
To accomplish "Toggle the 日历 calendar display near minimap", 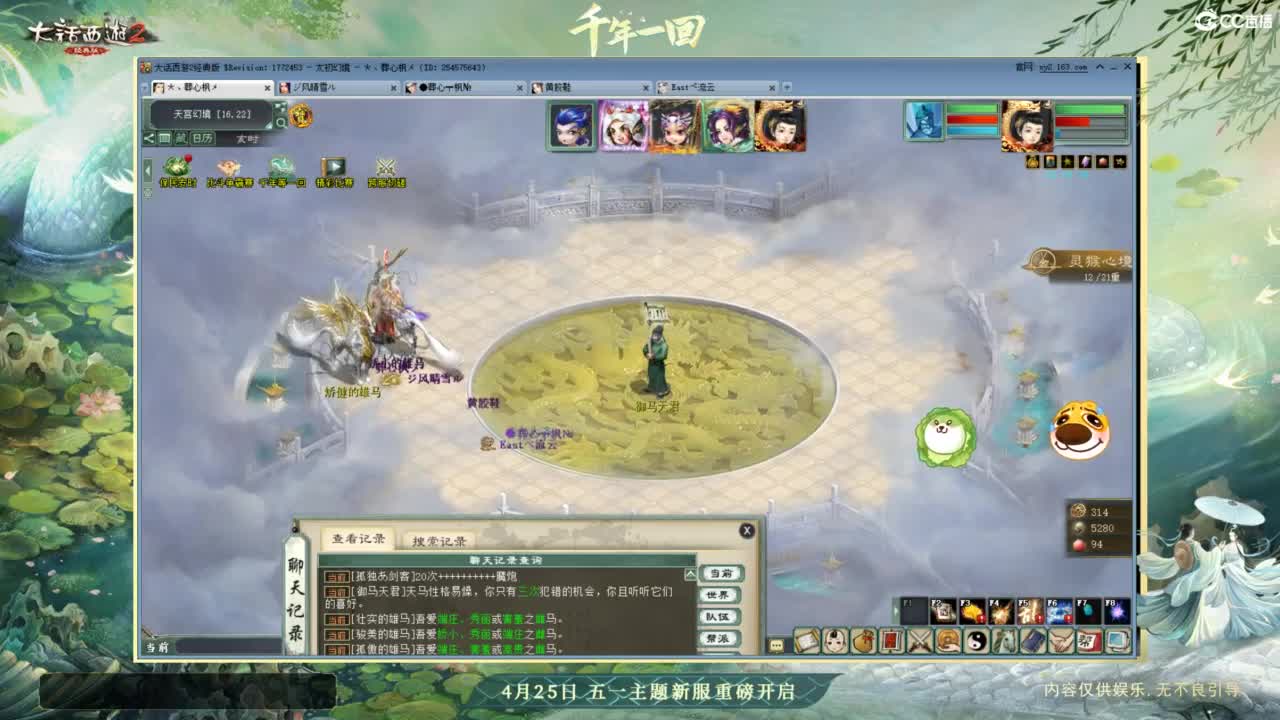I will pyautogui.click(x=201, y=138).
